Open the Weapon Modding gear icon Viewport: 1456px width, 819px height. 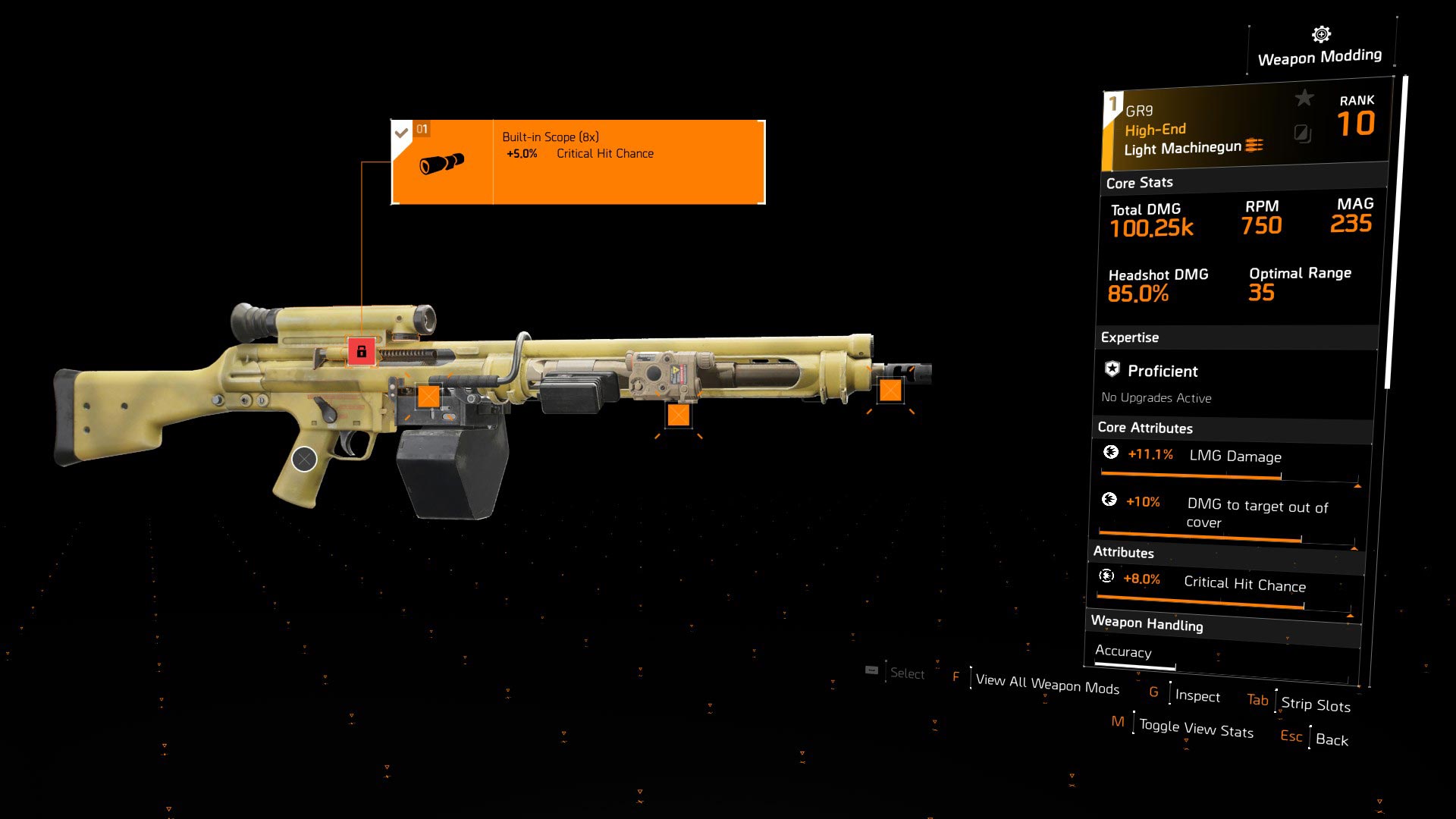pyautogui.click(x=1321, y=35)
